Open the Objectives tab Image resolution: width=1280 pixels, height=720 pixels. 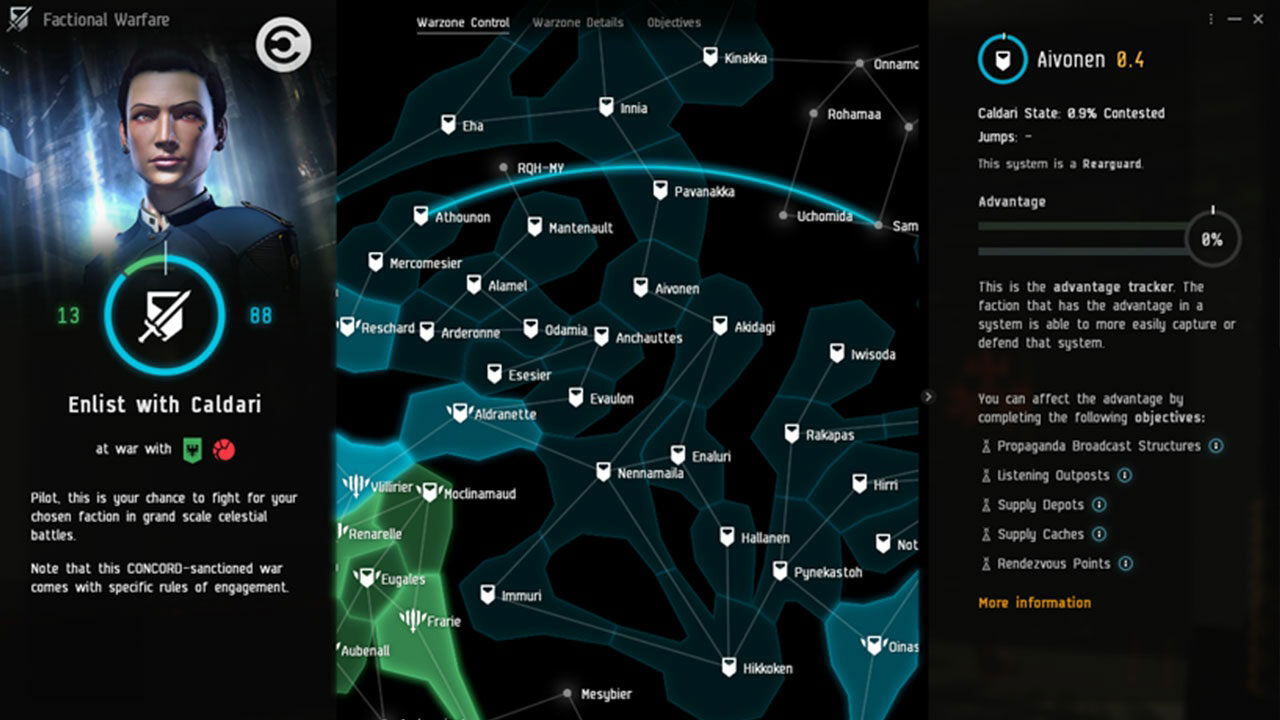pyautogui.click(x=673, y=22)
